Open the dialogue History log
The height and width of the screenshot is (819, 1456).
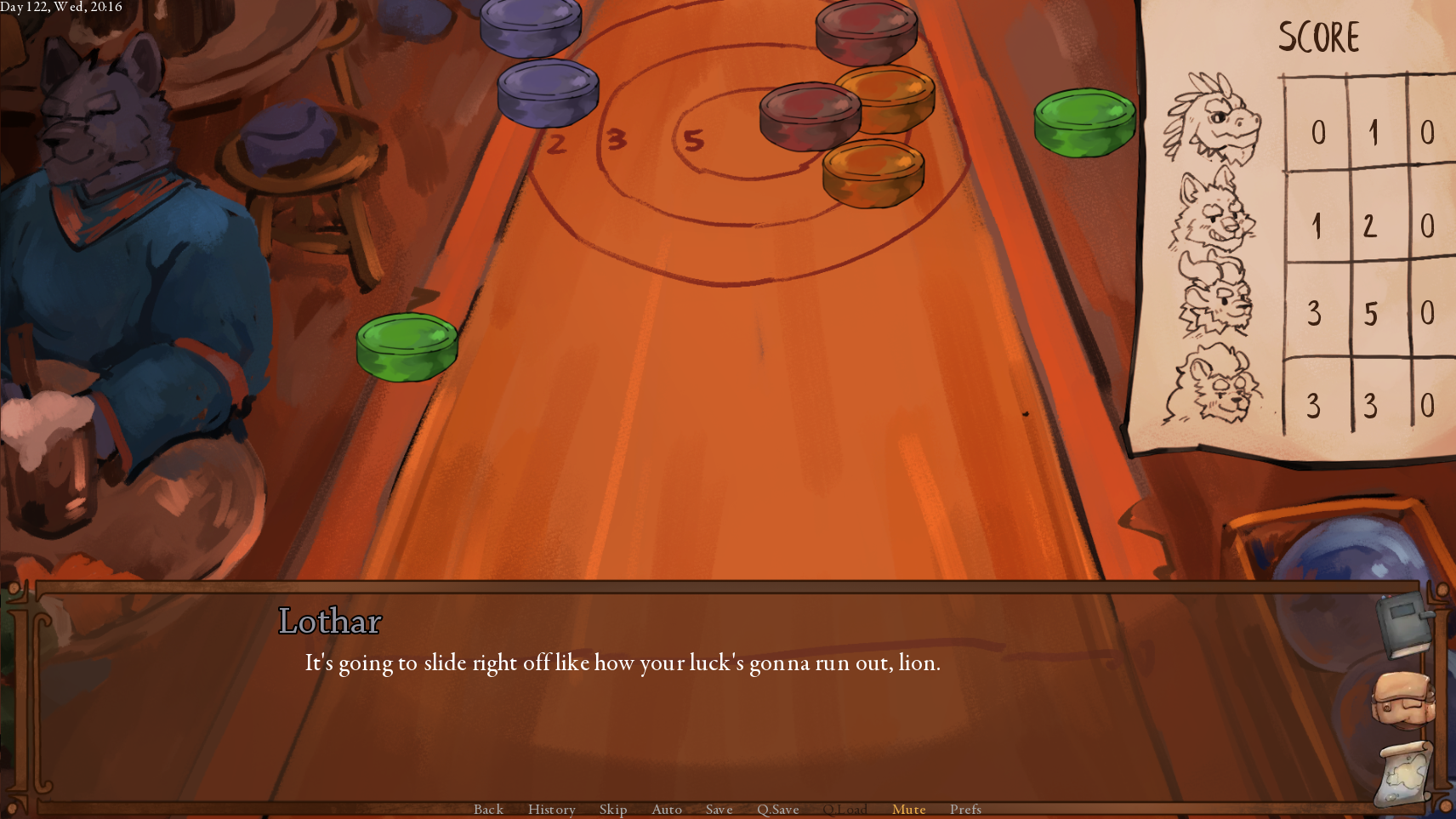[551, 809]
